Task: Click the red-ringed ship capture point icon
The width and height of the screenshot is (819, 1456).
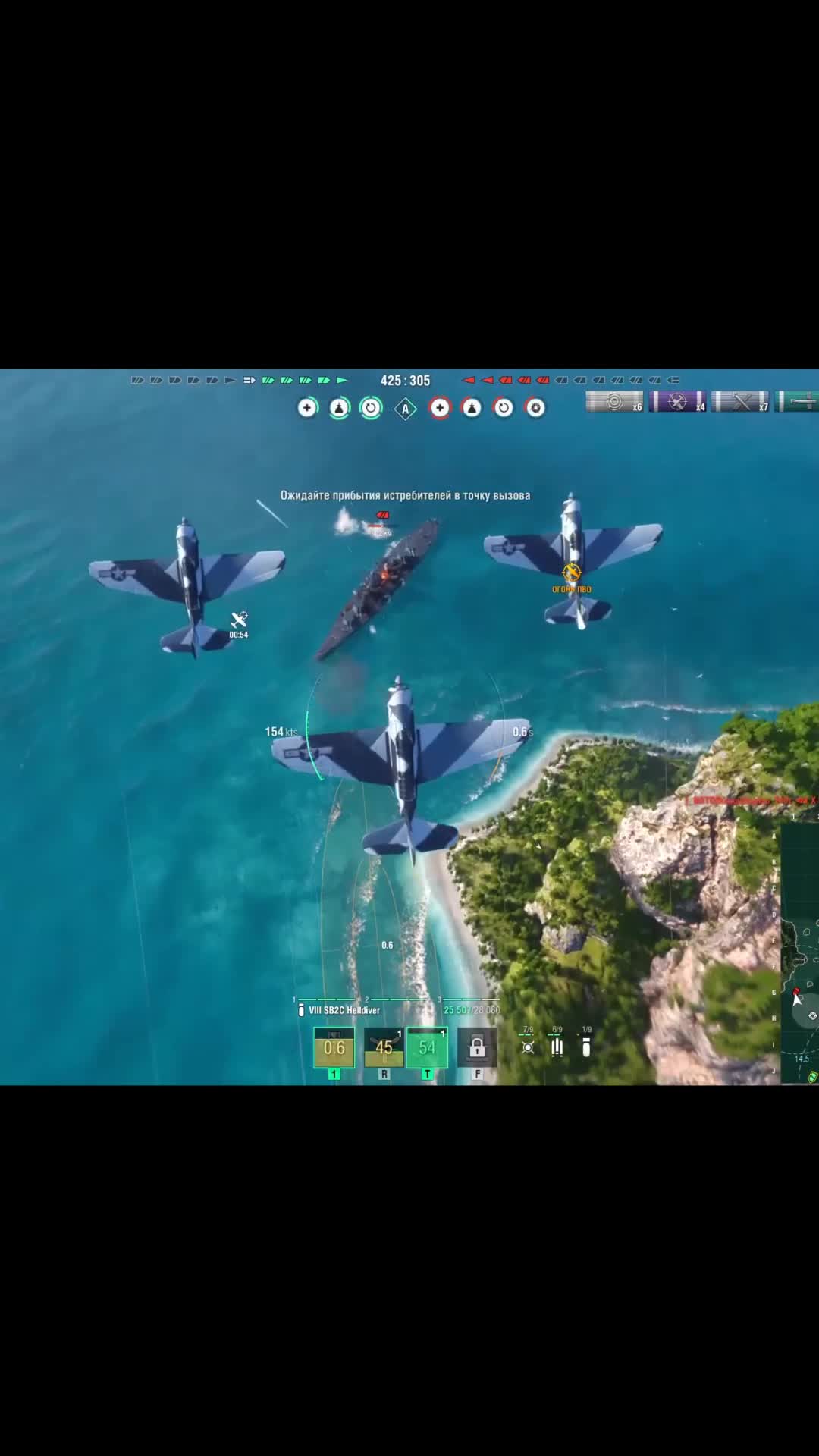Action: tap(472, 408)
